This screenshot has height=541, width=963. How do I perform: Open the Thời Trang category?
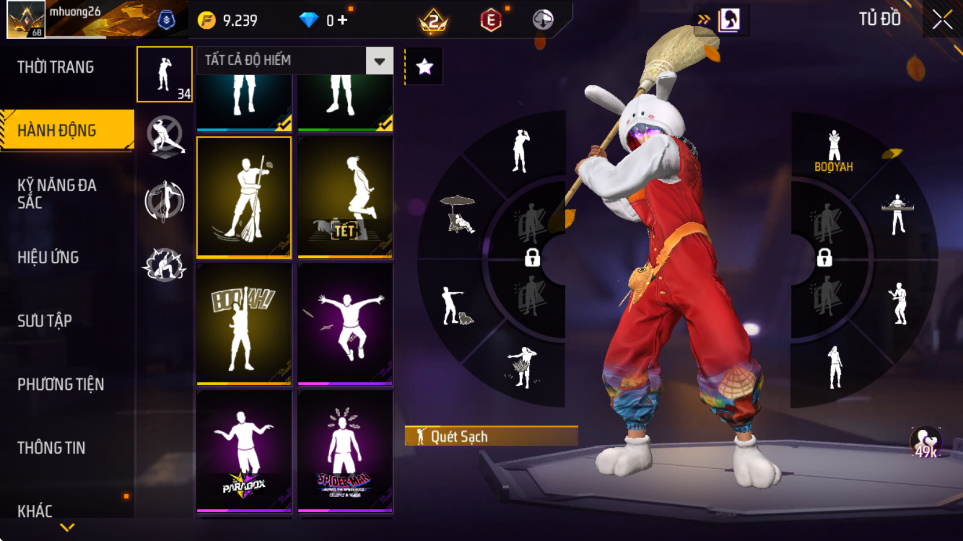56,68
